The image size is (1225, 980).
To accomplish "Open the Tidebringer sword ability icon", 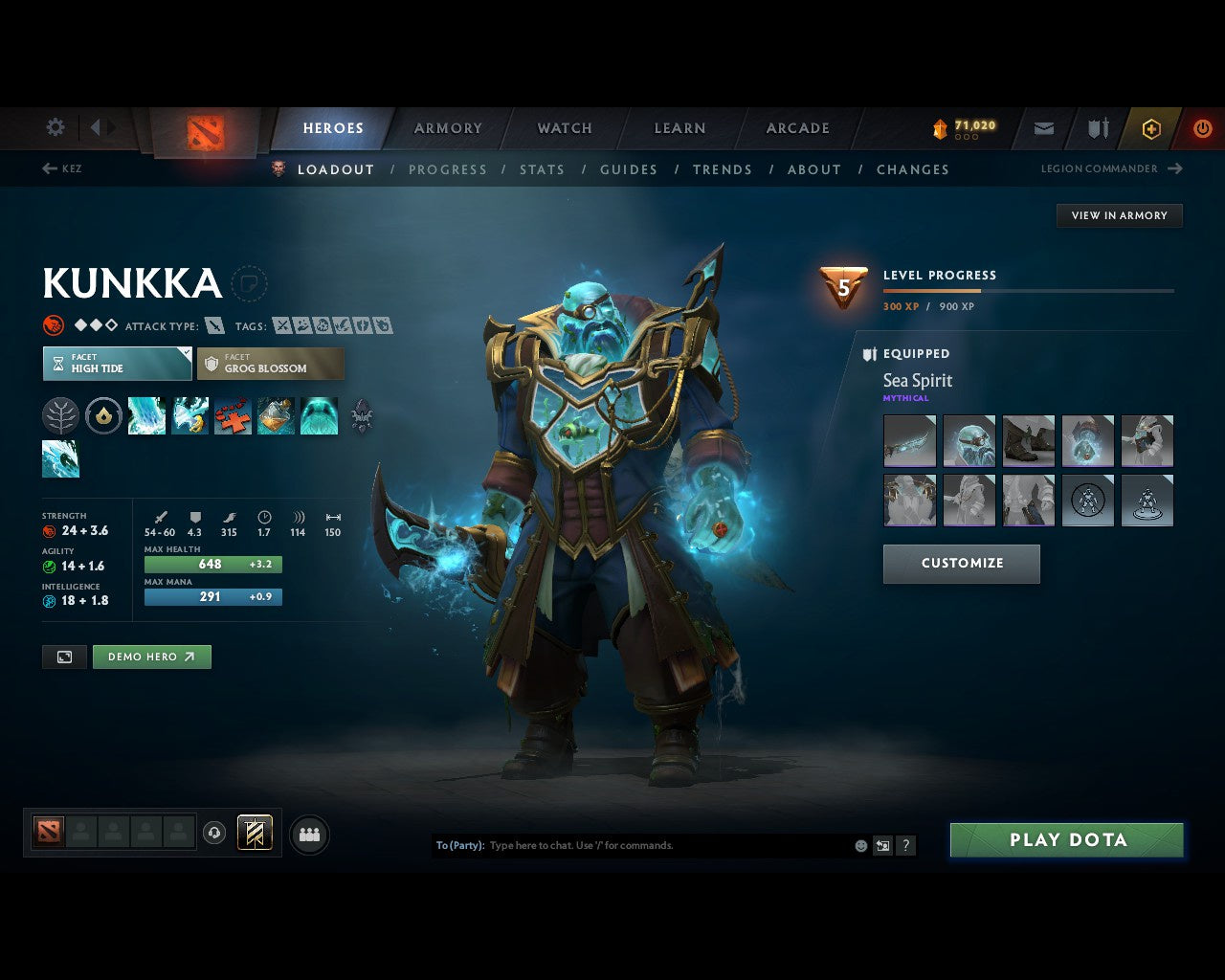I will [190, 415].
